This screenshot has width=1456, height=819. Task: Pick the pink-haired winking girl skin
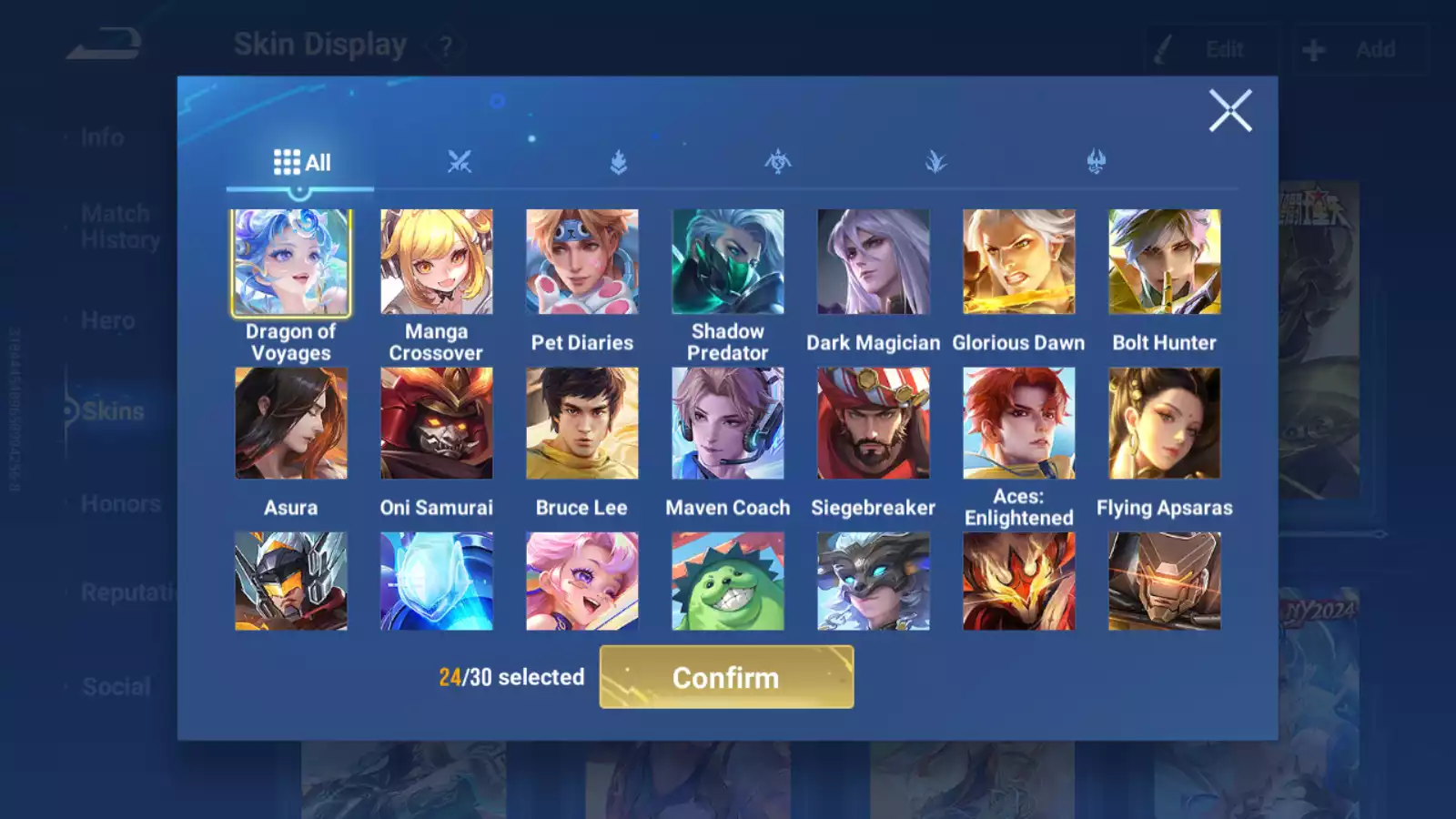582,581
